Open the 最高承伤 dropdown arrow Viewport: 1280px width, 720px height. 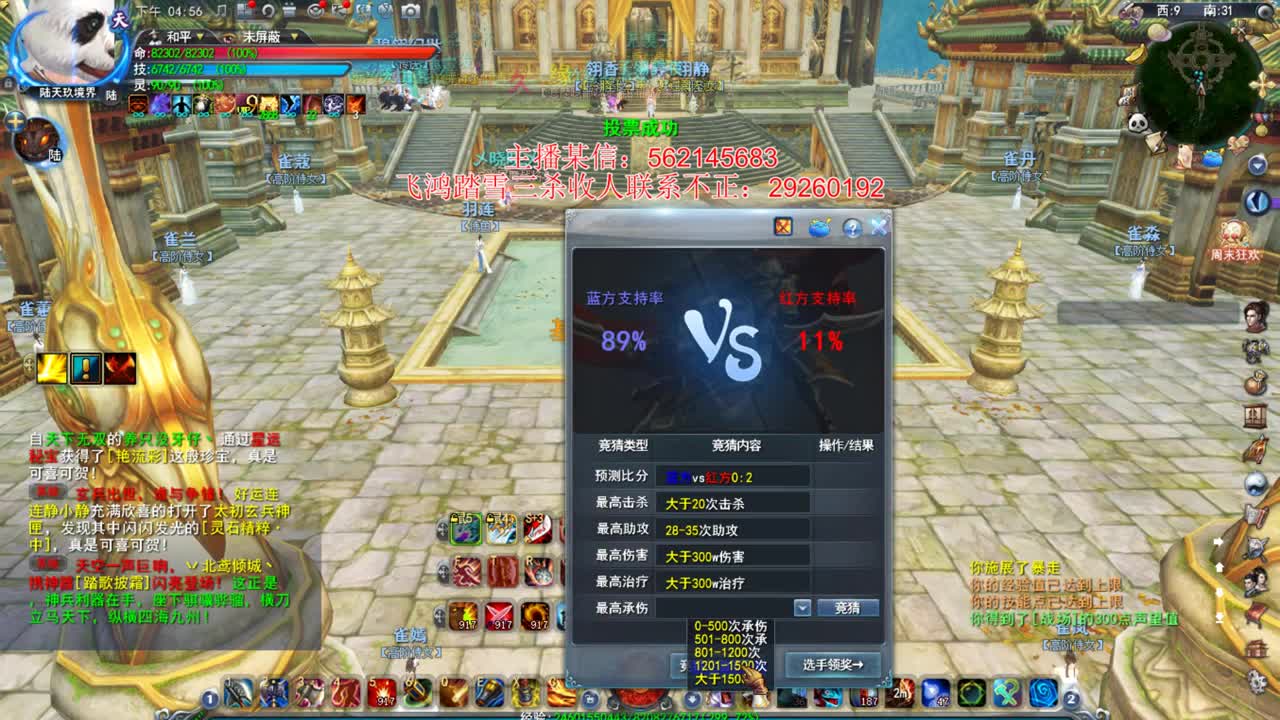[x=802, y=607]
